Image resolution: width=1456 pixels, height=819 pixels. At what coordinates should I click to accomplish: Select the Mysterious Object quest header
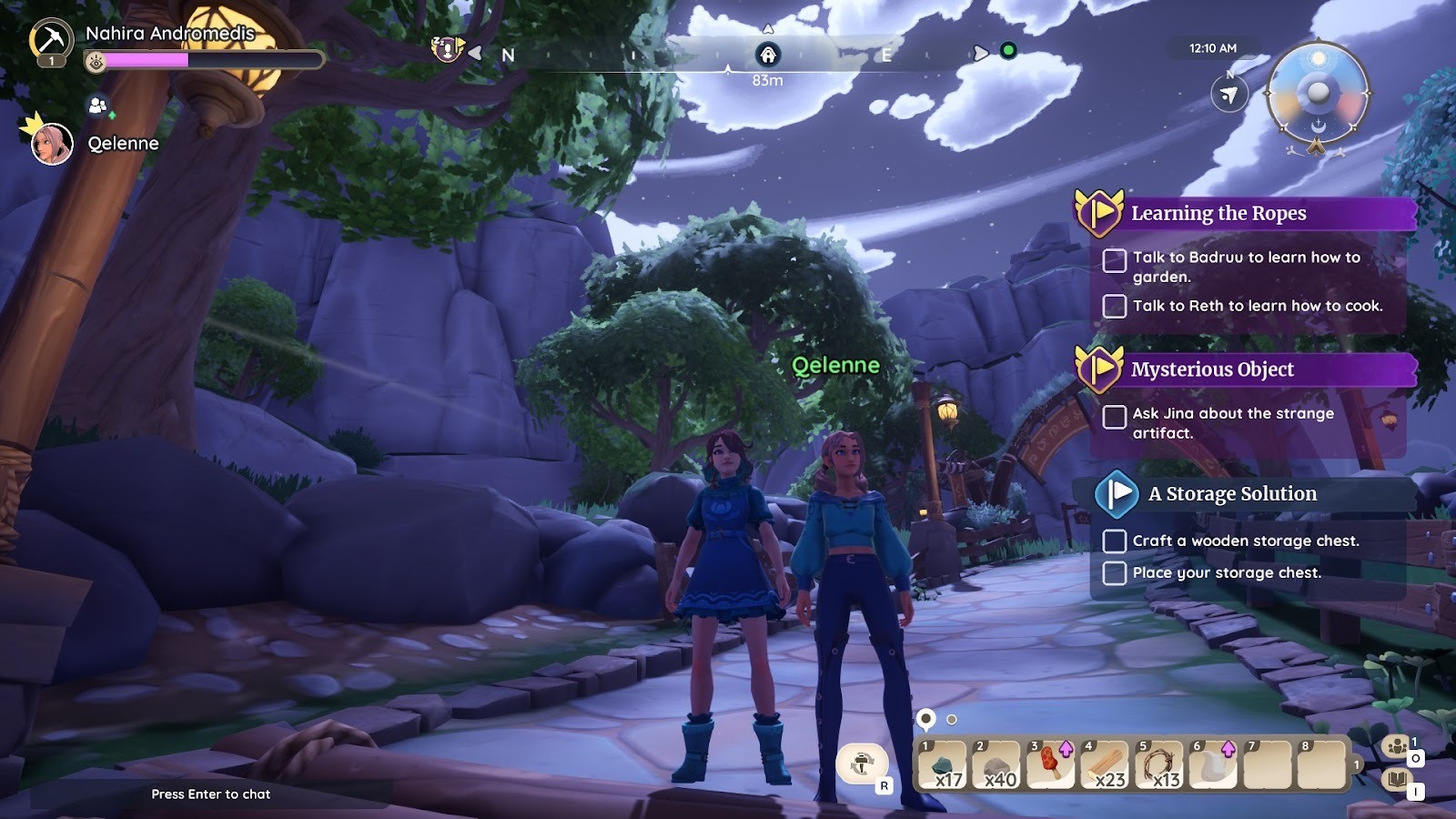click(x=1212, y=369)
